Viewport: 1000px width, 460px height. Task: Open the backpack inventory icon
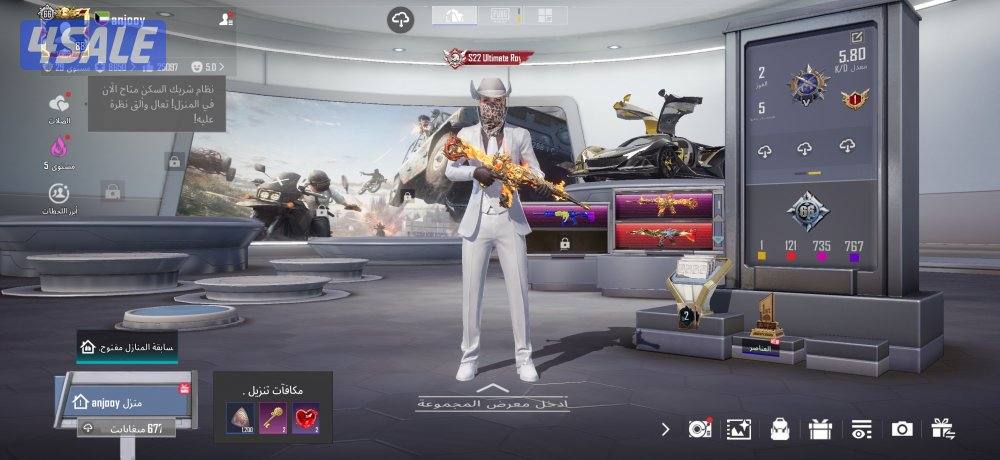[779, 429]
